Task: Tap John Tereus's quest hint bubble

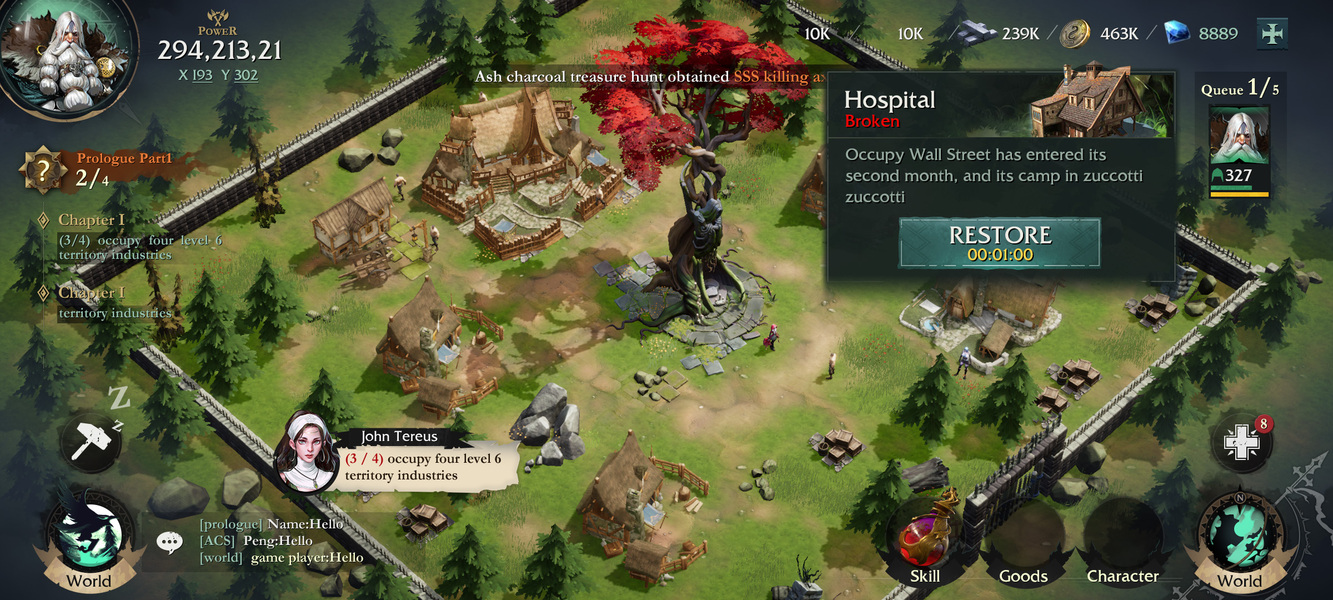Action: tap(430, 466)
